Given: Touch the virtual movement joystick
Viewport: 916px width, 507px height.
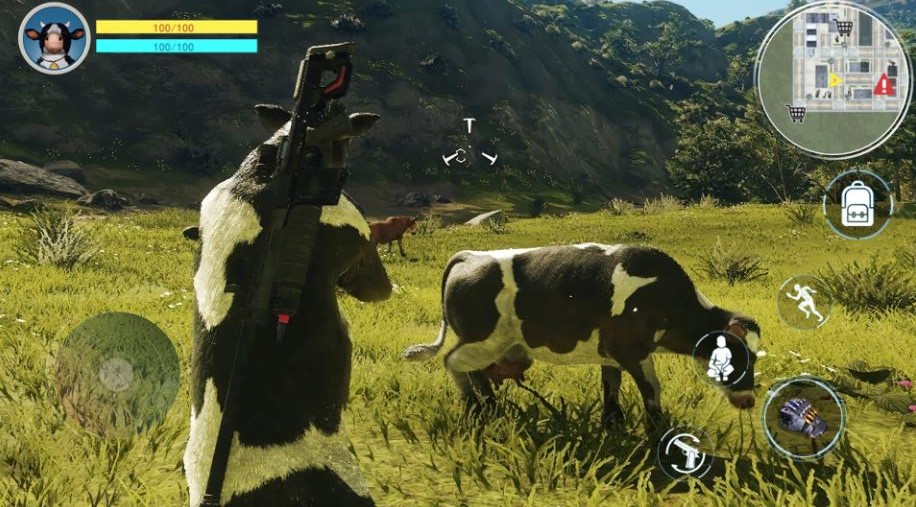Looking at the screenshot, I should click(x=117, y=374).
